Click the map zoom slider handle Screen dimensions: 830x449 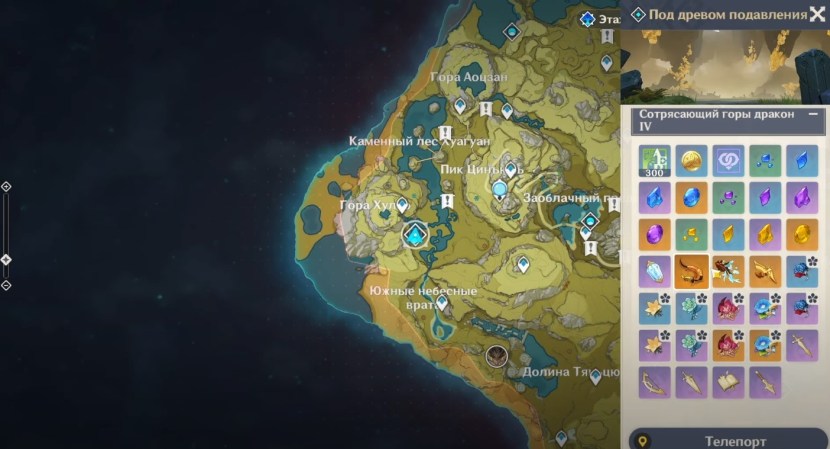(6, 260)
